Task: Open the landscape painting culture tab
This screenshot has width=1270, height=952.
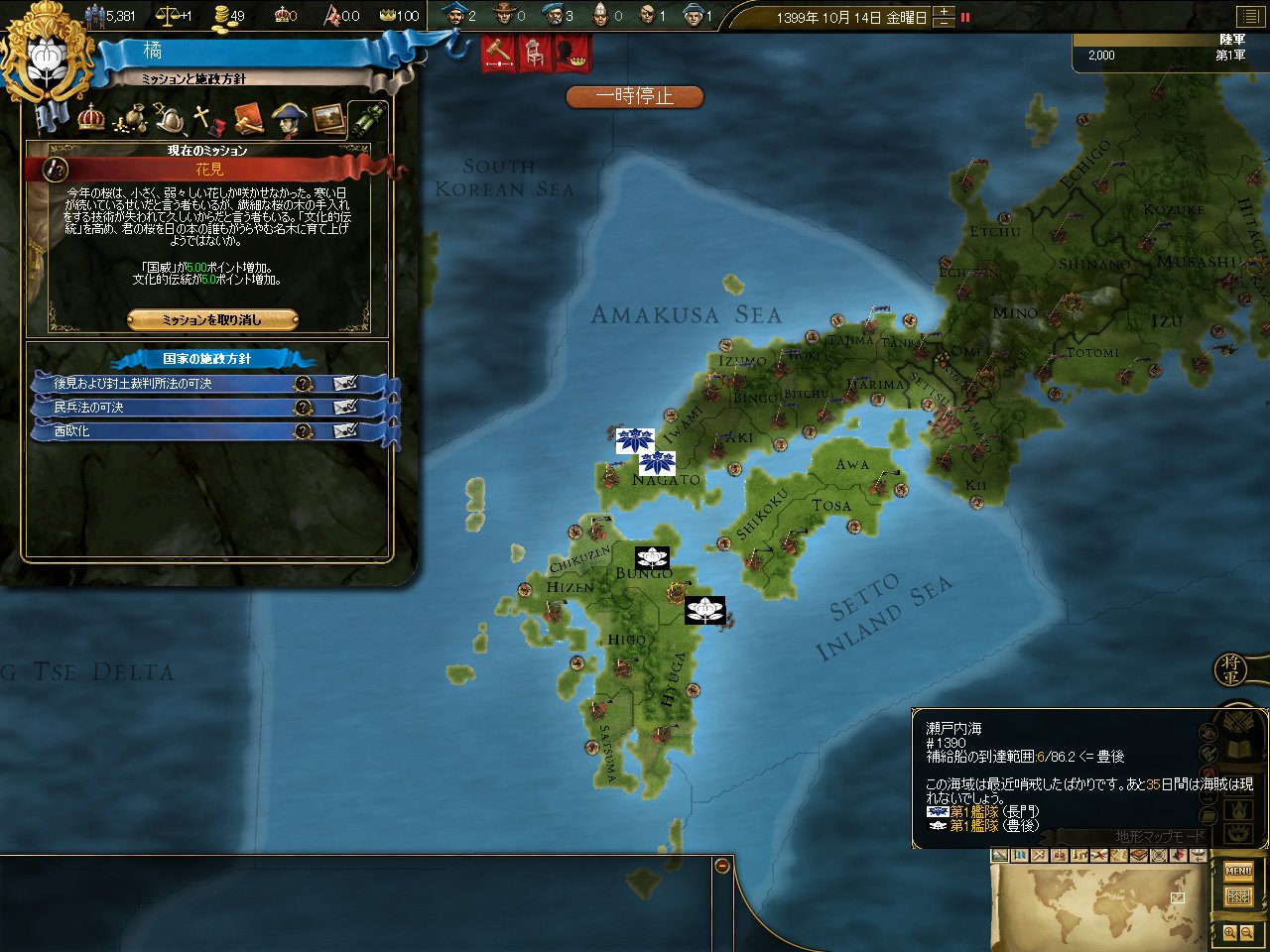Action: (x=328, y=120)
